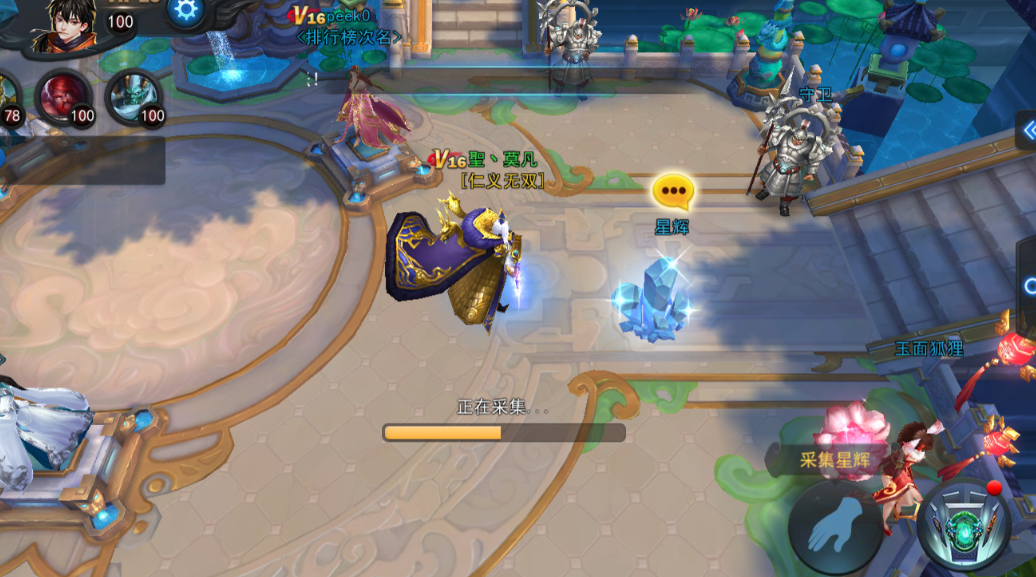Image resolution: width=1036 pixels, height=577 pixels.
Task: Tap the blue hand gather button
Action: pos(836,525)
